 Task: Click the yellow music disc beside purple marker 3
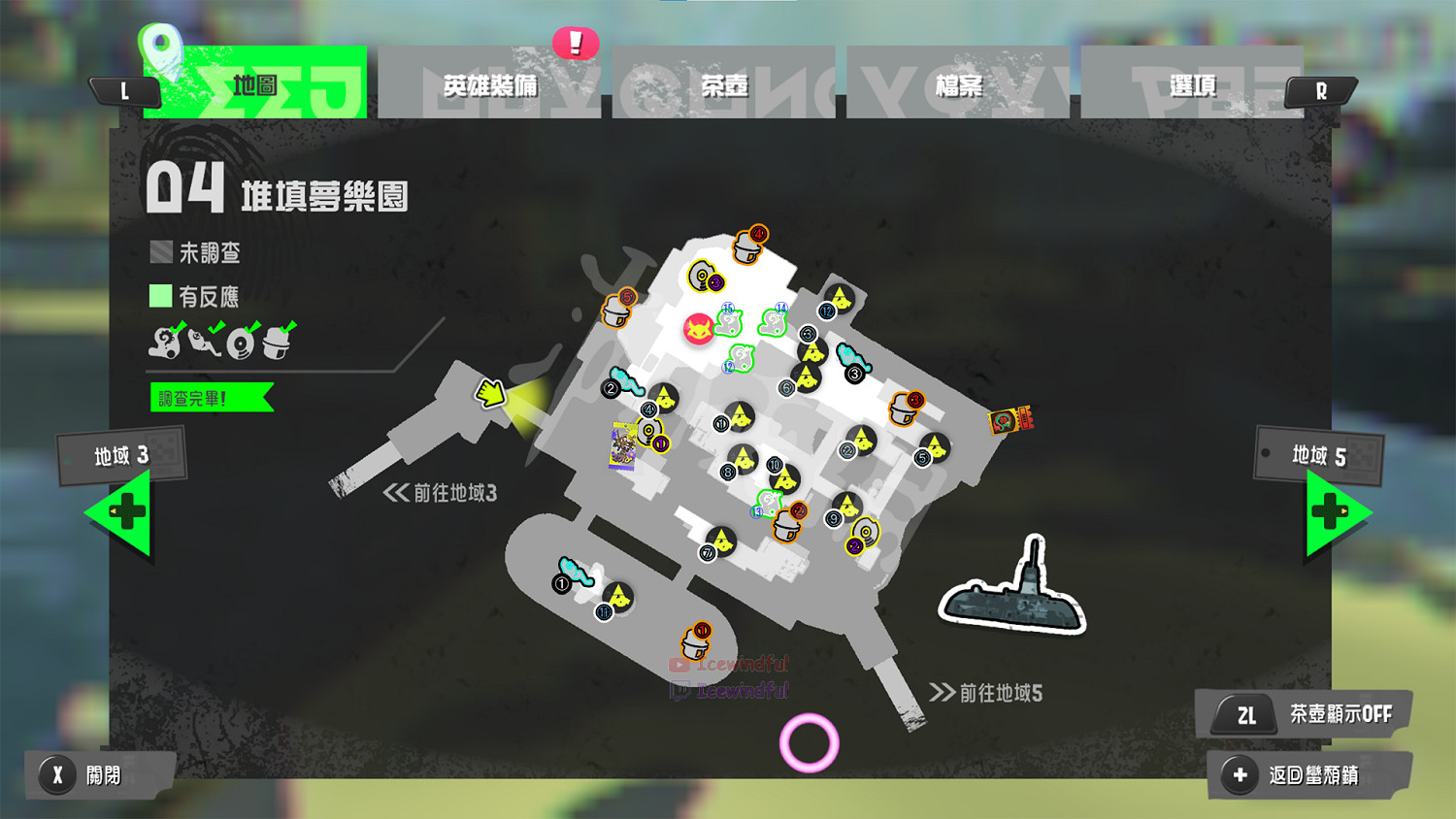point(701,275)
